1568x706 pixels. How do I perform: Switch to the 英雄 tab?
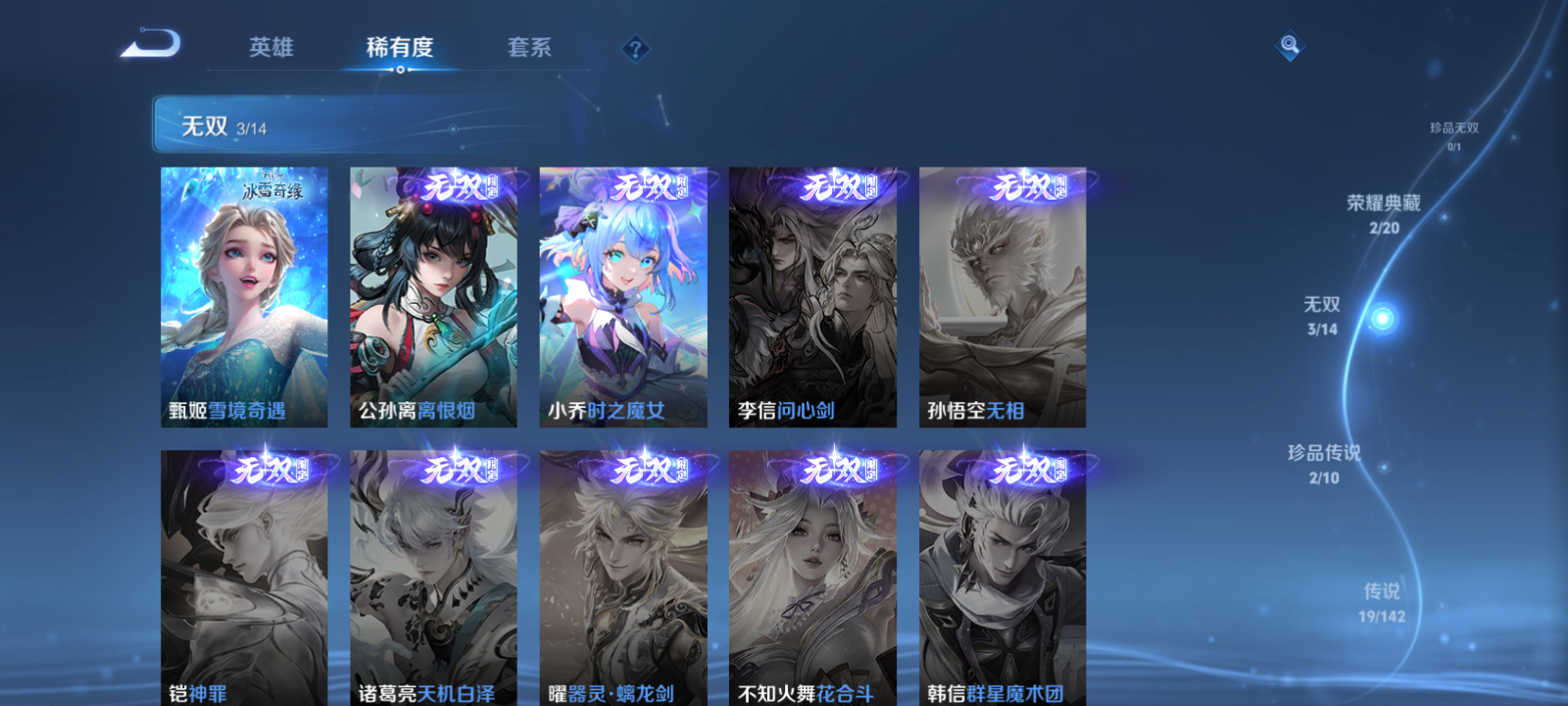tap(271, 47)
